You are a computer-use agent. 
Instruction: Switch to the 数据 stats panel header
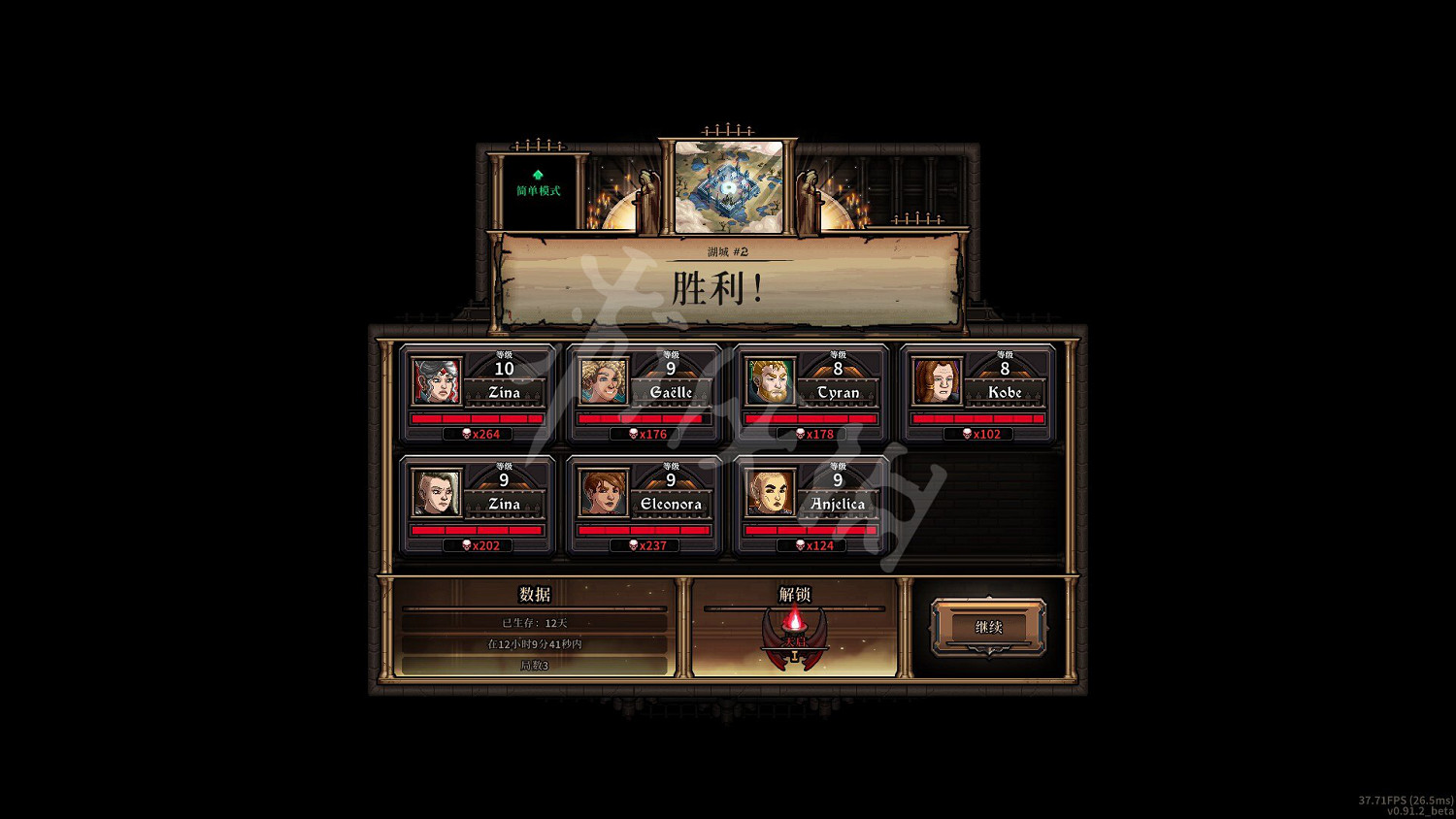536,595
